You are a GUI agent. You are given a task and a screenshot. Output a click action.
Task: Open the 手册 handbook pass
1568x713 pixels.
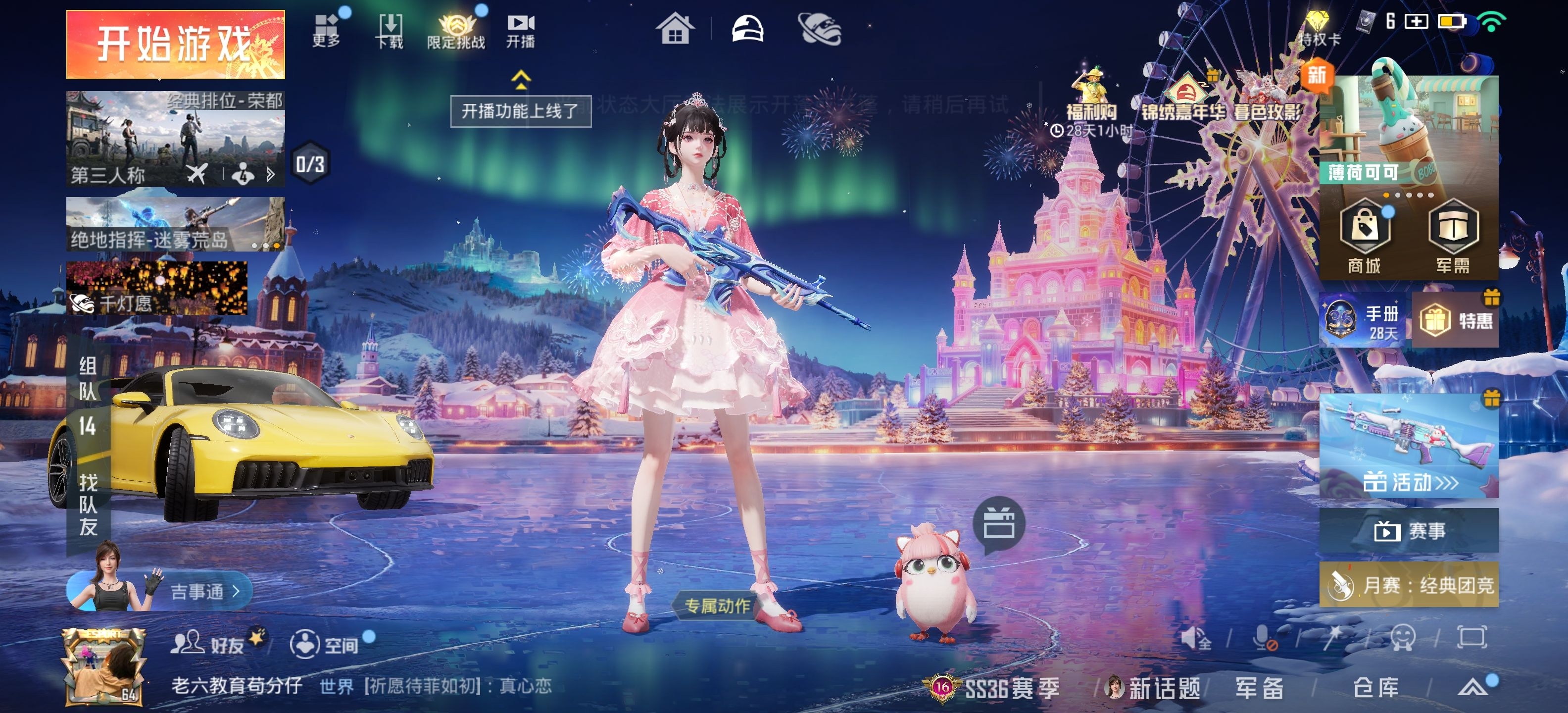(1364, 321)
